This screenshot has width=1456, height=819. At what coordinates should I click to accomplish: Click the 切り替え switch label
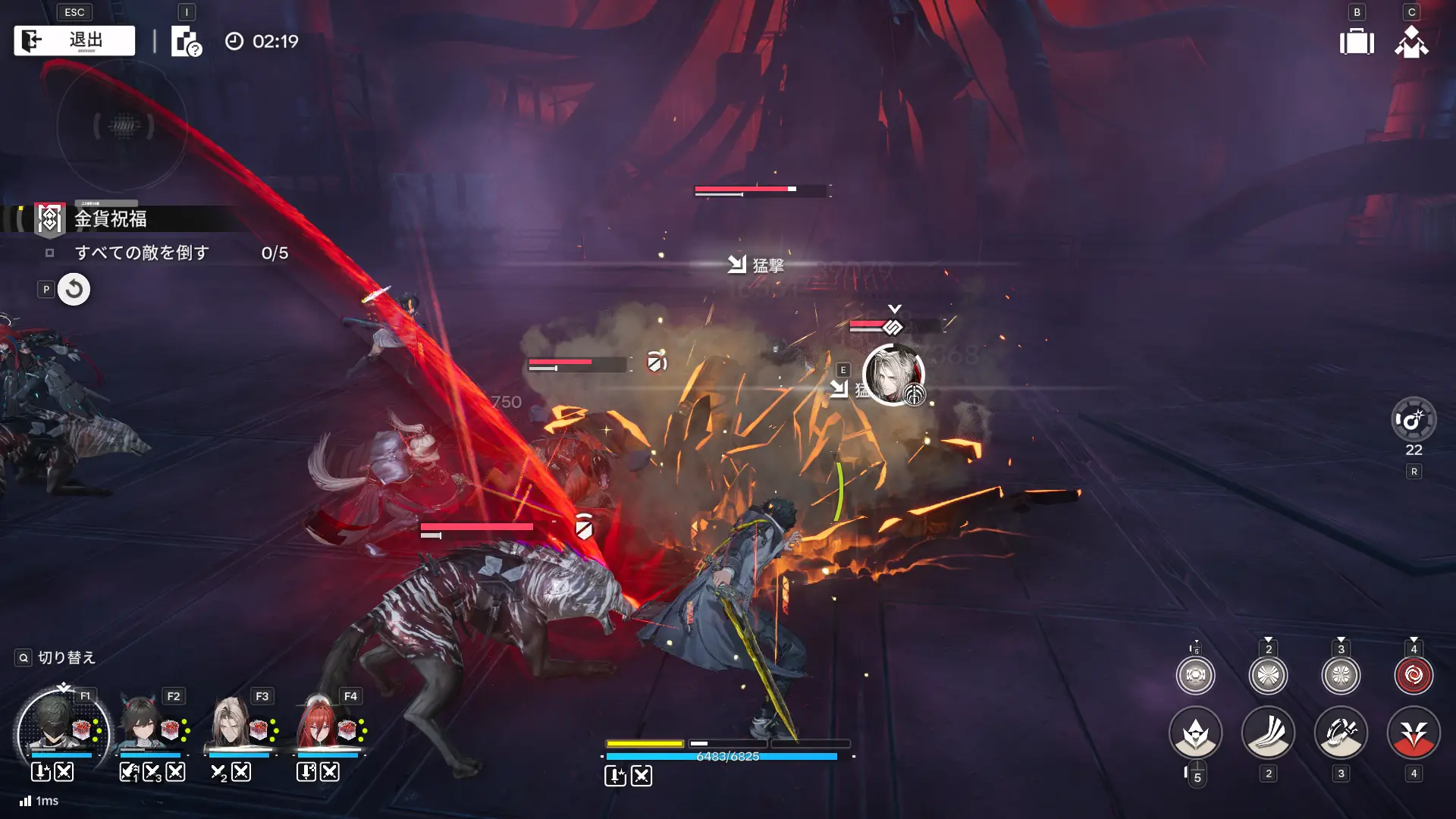coord(67,657)
